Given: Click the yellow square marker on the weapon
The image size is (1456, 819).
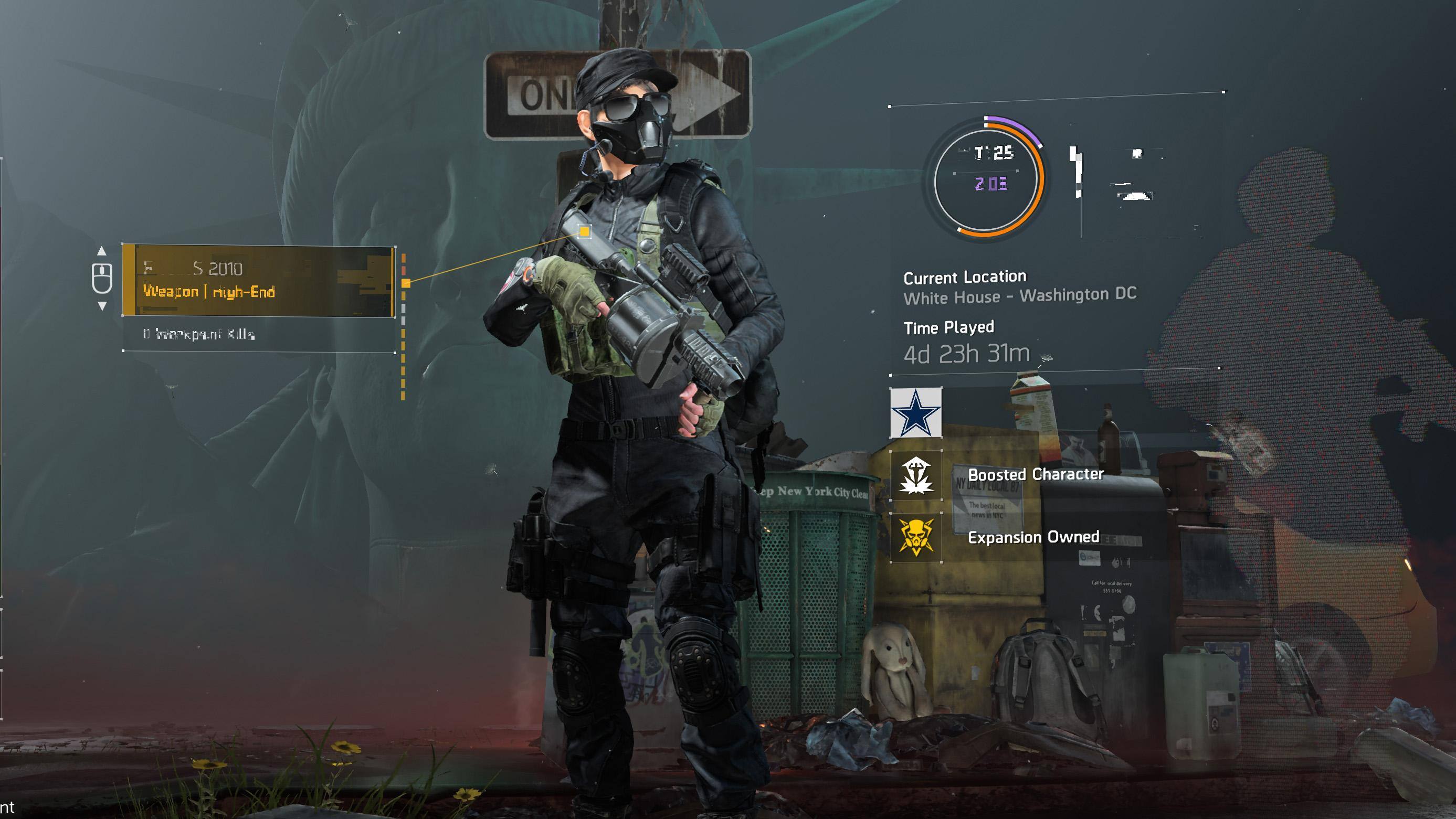Looking at the screenshot, I should pos(584,231).
